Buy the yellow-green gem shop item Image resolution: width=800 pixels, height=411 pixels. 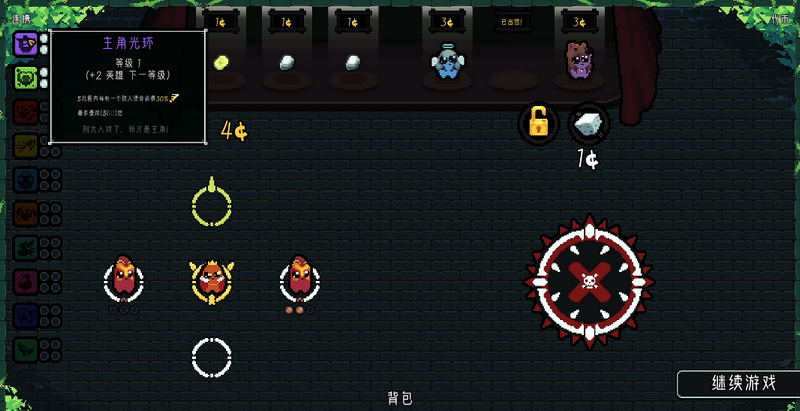(x=222, y=63)
